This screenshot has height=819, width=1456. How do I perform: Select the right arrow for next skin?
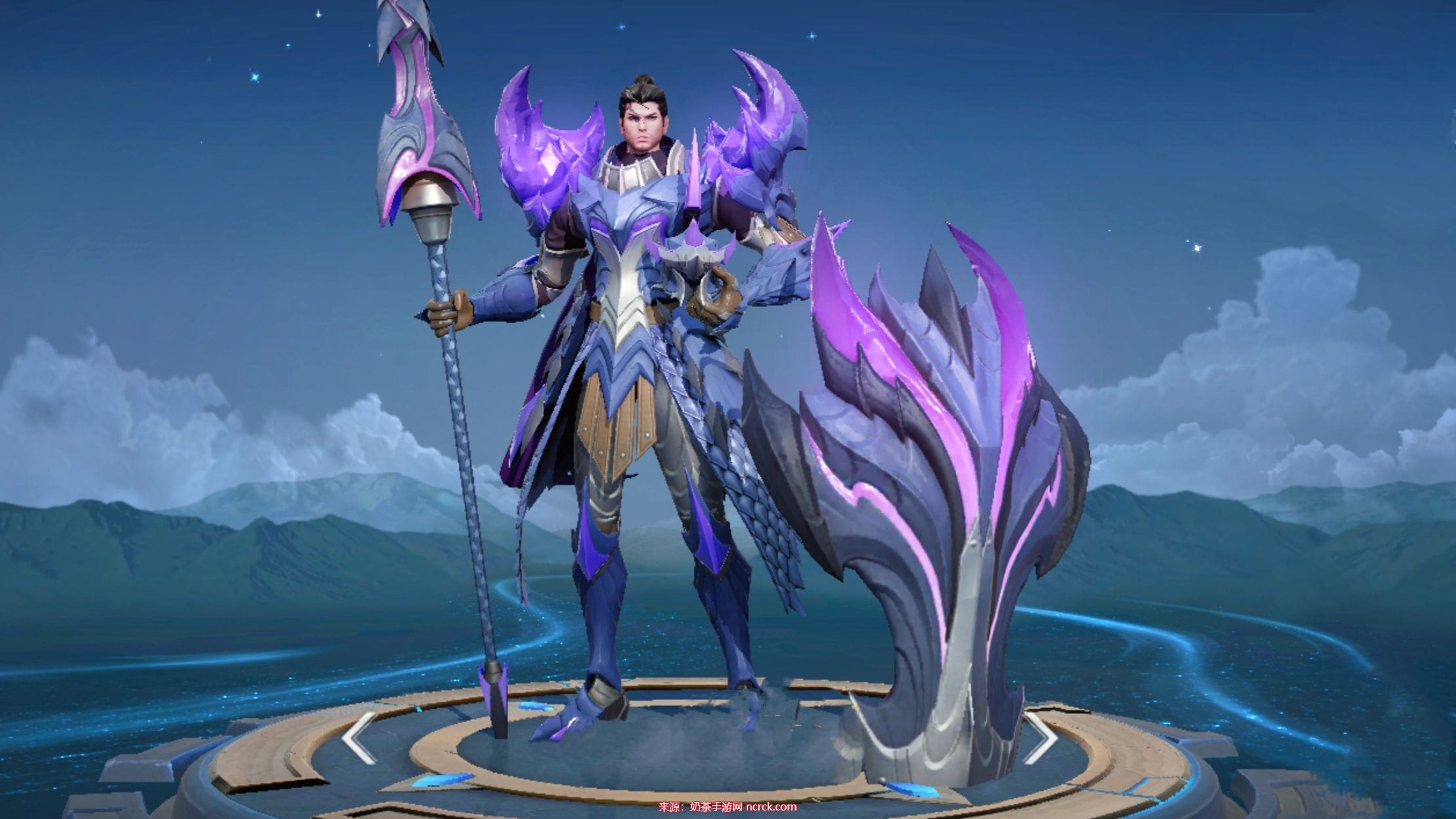click(x=1042, y=737)
